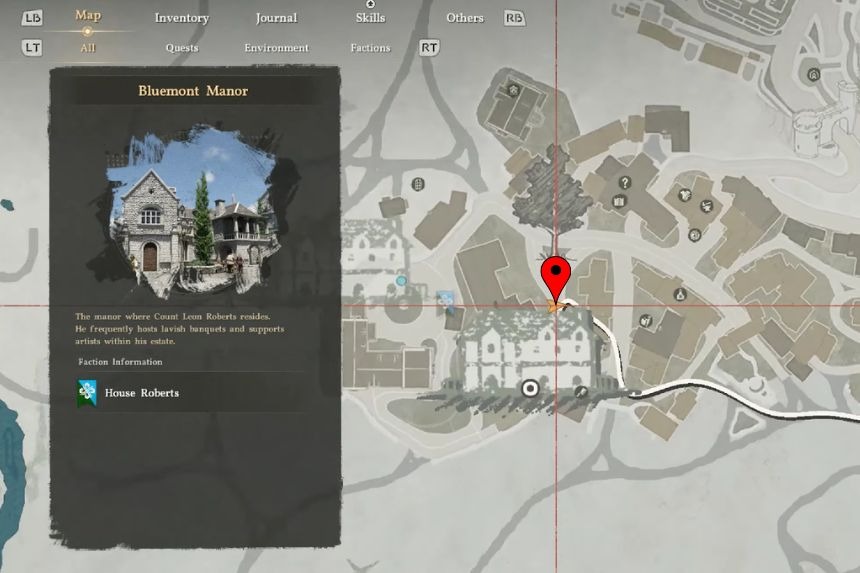The image size is (860, 573).
Task: Select the Others tab
Action: (x=465, y=18)
